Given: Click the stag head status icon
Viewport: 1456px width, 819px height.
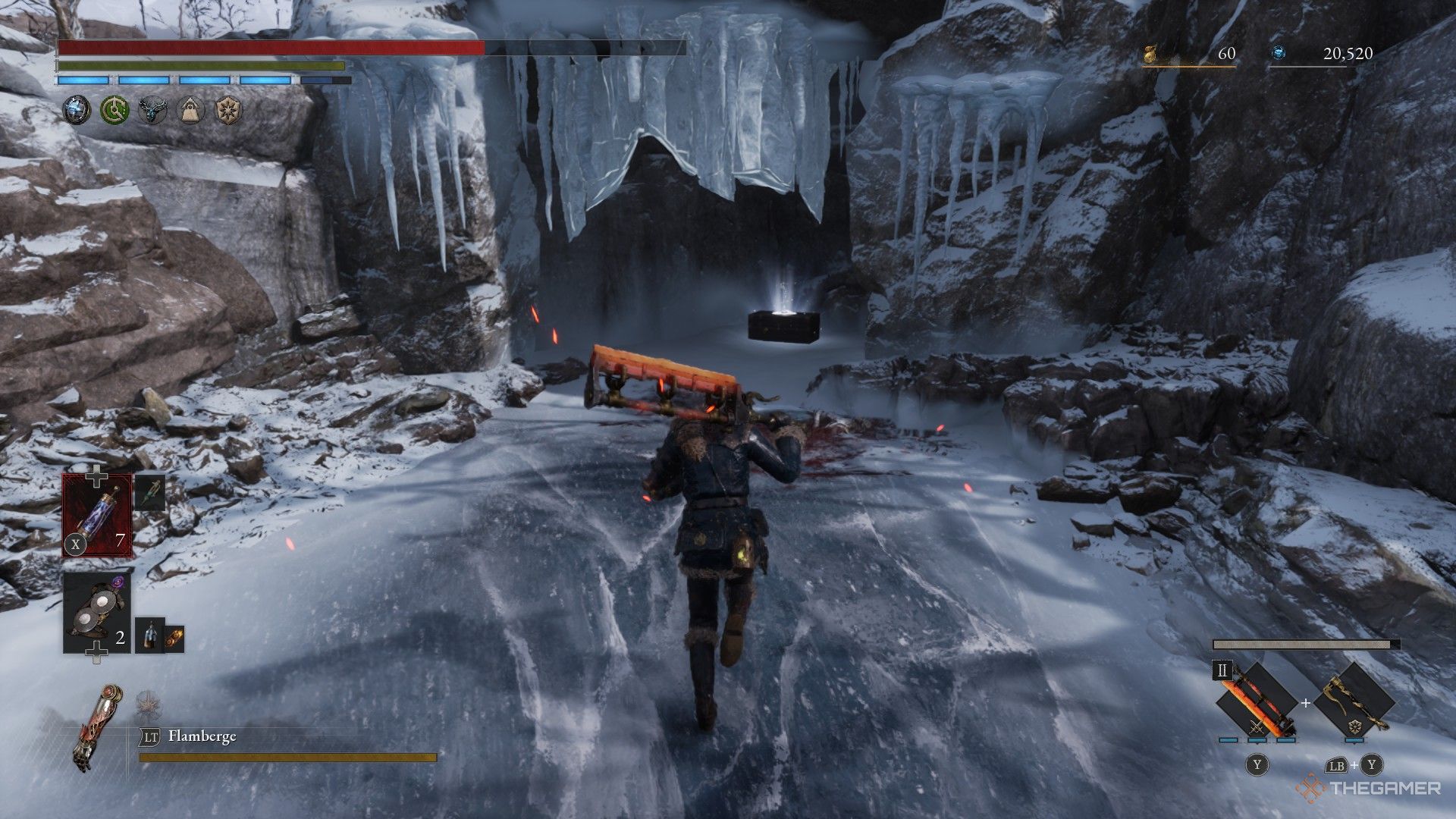Looking at the screenshot, I should click(152, 111).
